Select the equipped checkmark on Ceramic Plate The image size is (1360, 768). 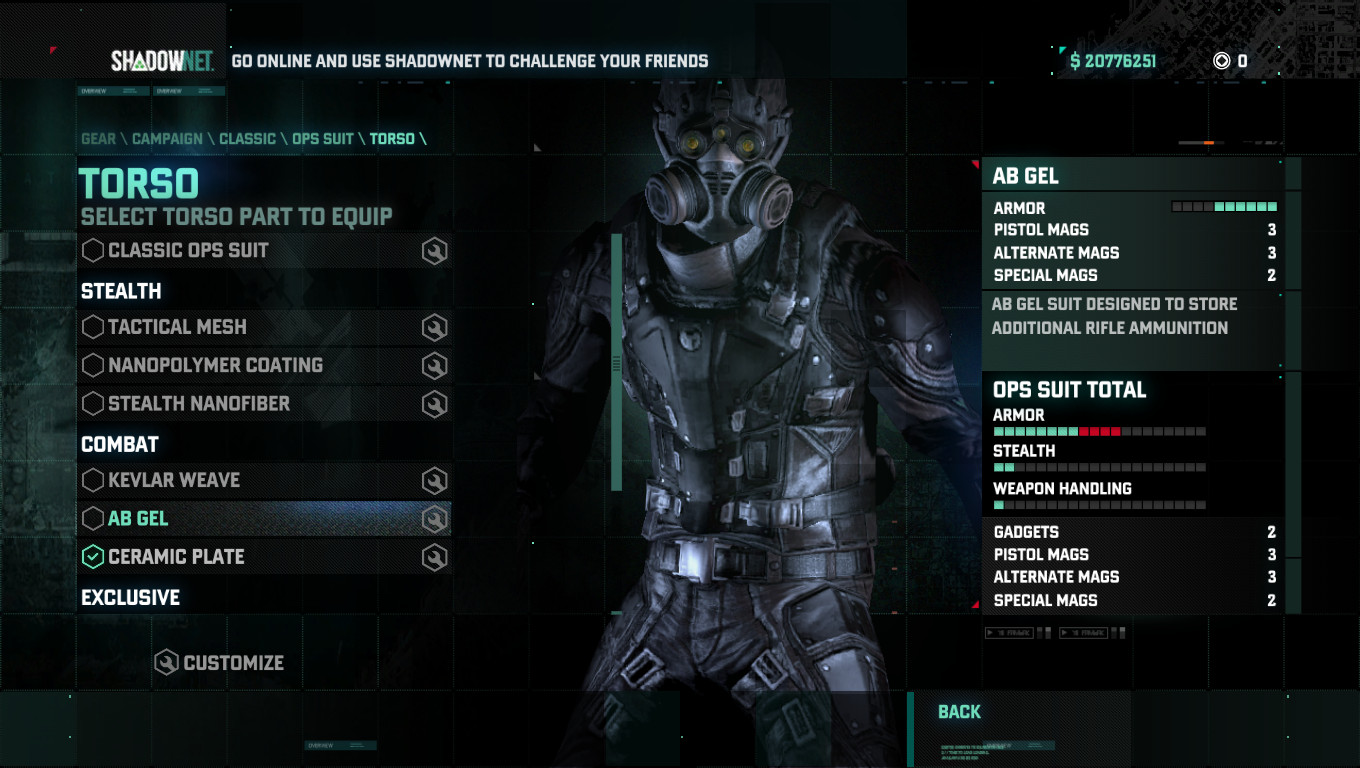[x=91, y=557]
